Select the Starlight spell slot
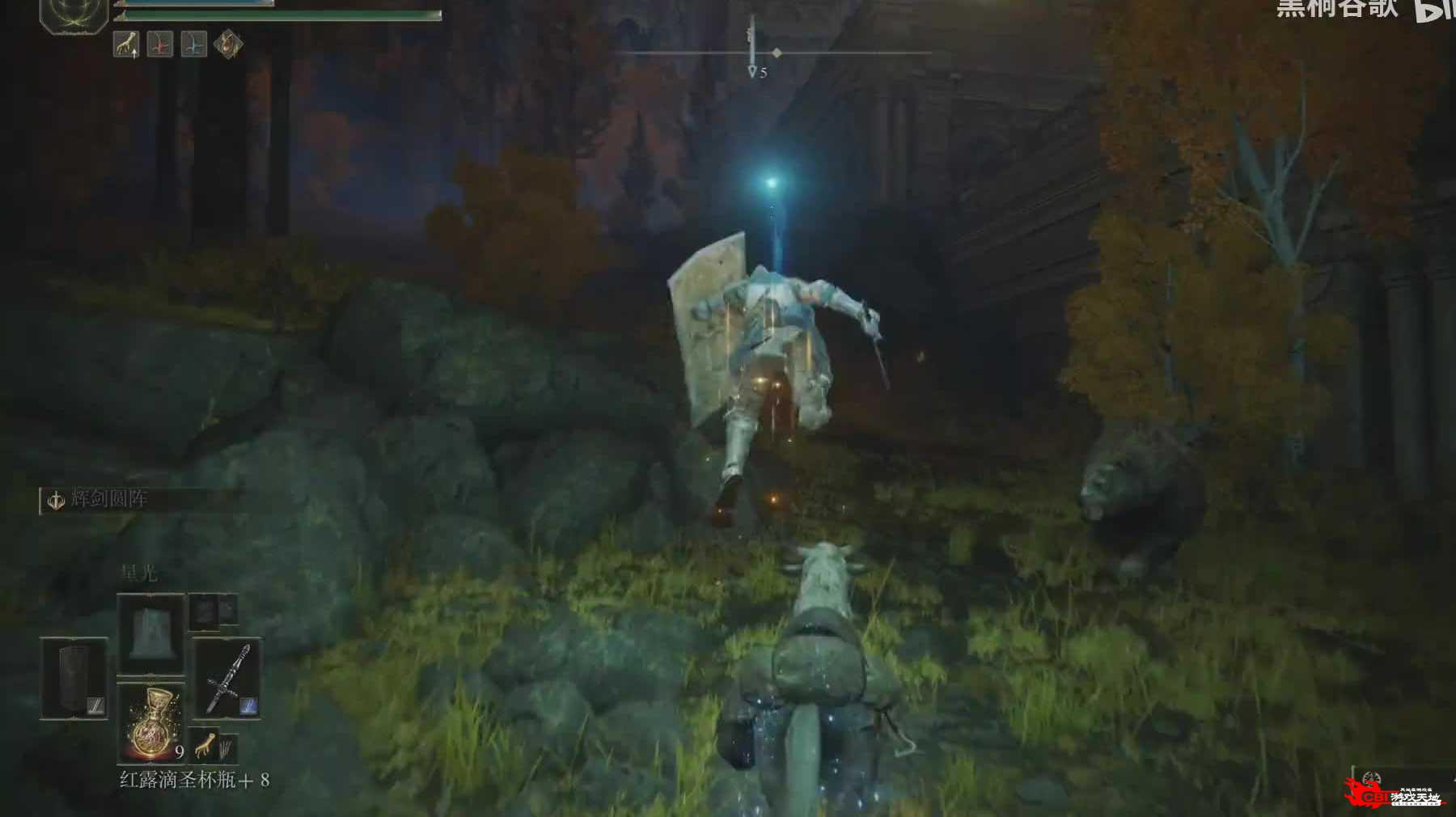Viewport: 1456px width, 817px height. click(x=151, y=634)
